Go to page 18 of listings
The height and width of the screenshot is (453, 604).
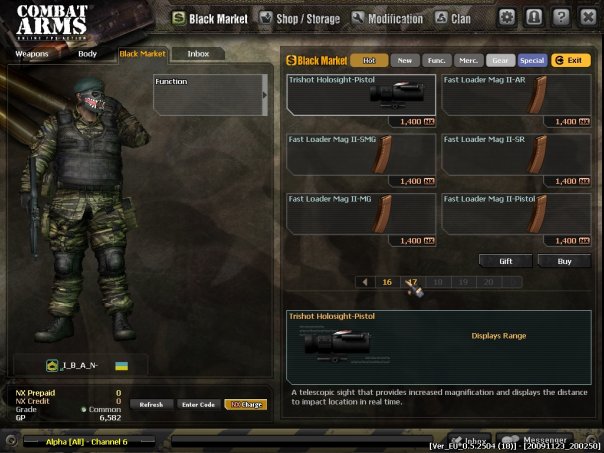[437, 282]
